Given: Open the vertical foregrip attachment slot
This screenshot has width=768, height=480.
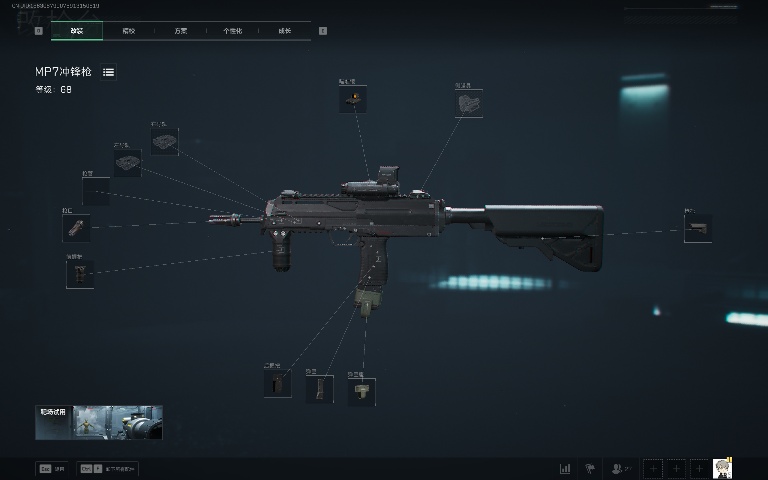Looking at the screenshot, I should pyautogui.click(x=80, y=273).
